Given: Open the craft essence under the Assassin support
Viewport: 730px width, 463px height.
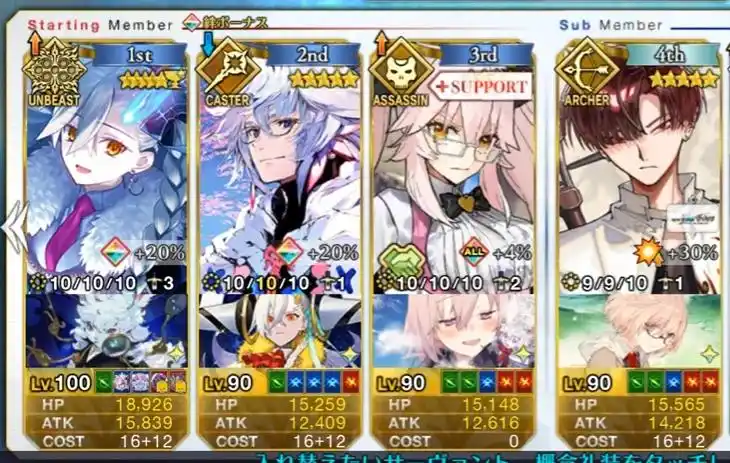Looking at the screenshot, I should pos(452,332).
